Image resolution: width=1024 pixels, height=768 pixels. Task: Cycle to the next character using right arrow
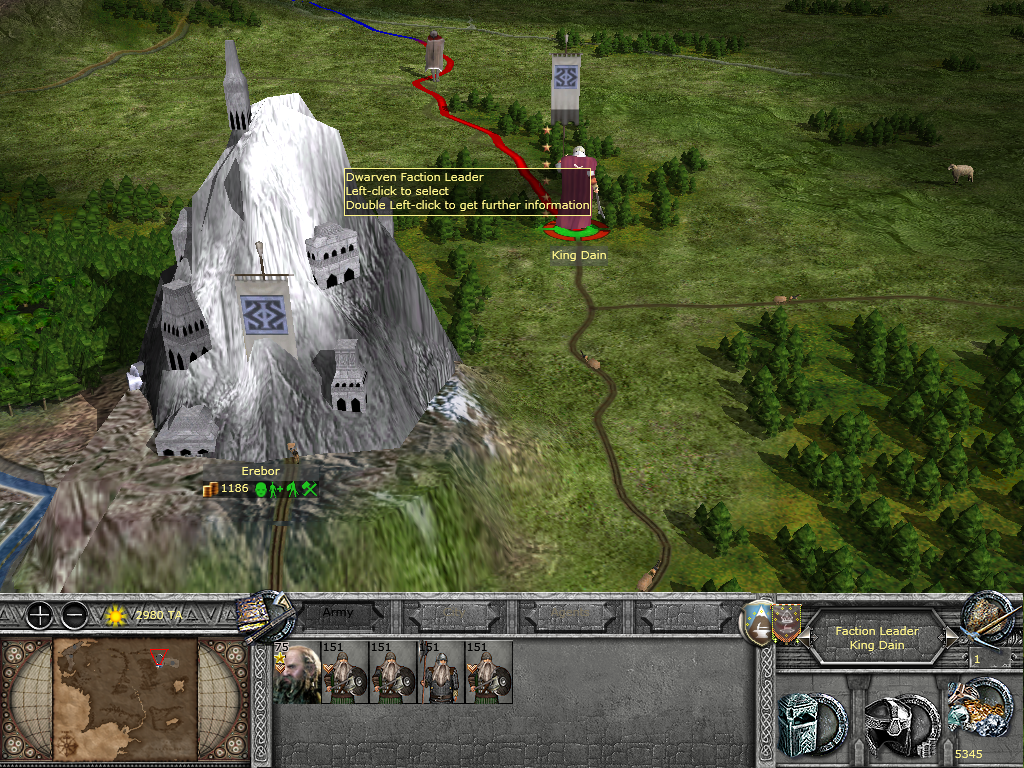click(941, 632)
